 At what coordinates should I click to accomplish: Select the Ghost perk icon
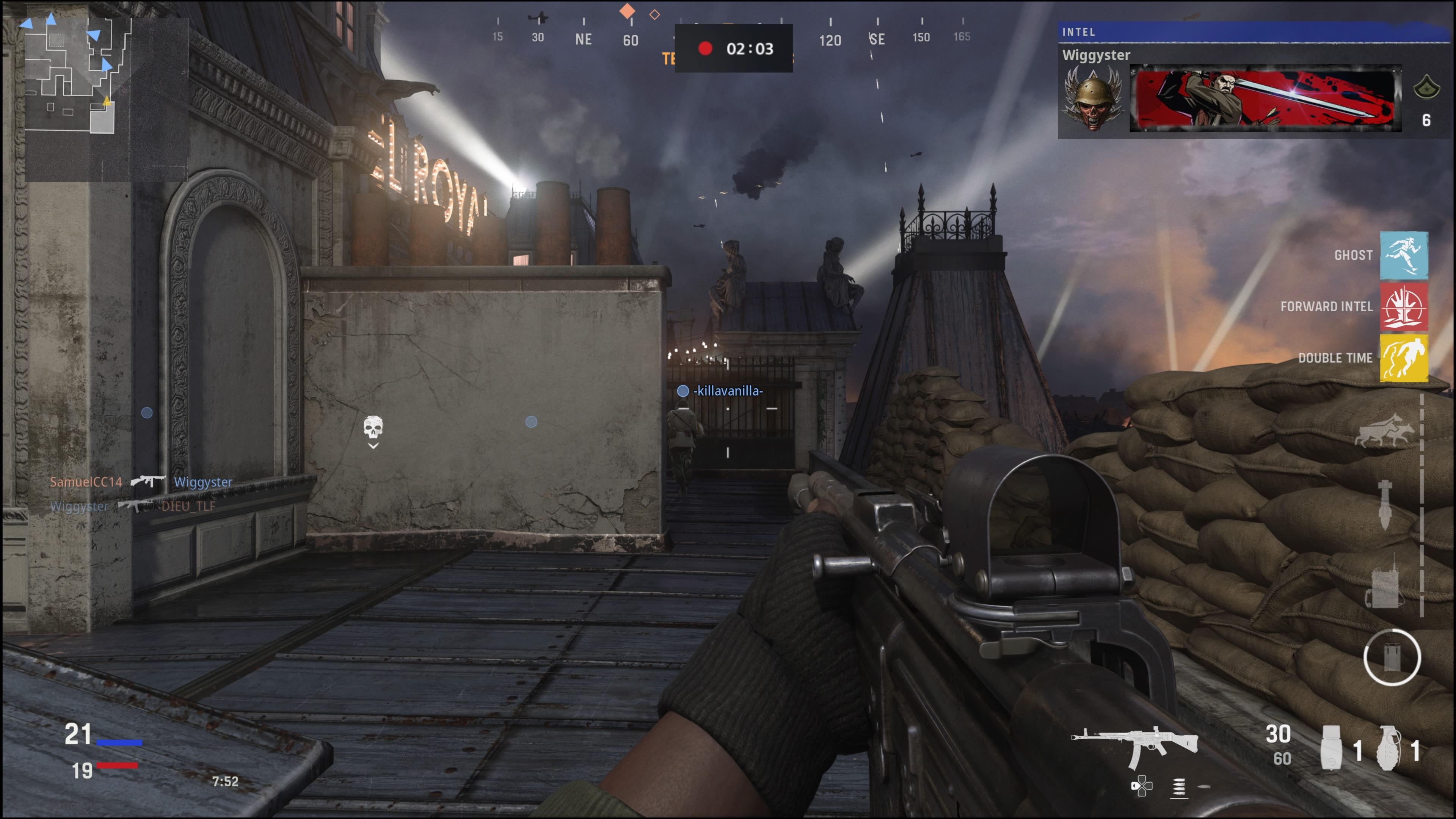(1403, 256)
